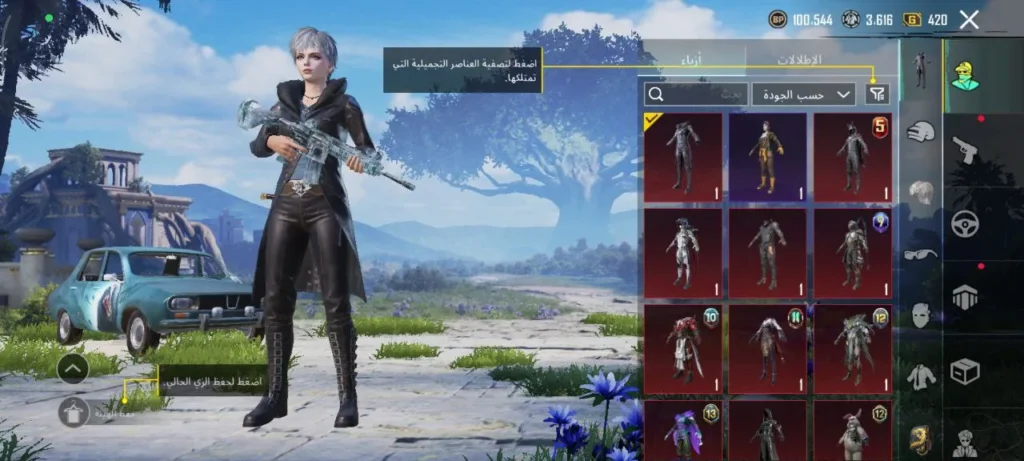This screenshot has width=1024, height=461.
Task: Open the crate box section
Action: 965,371
